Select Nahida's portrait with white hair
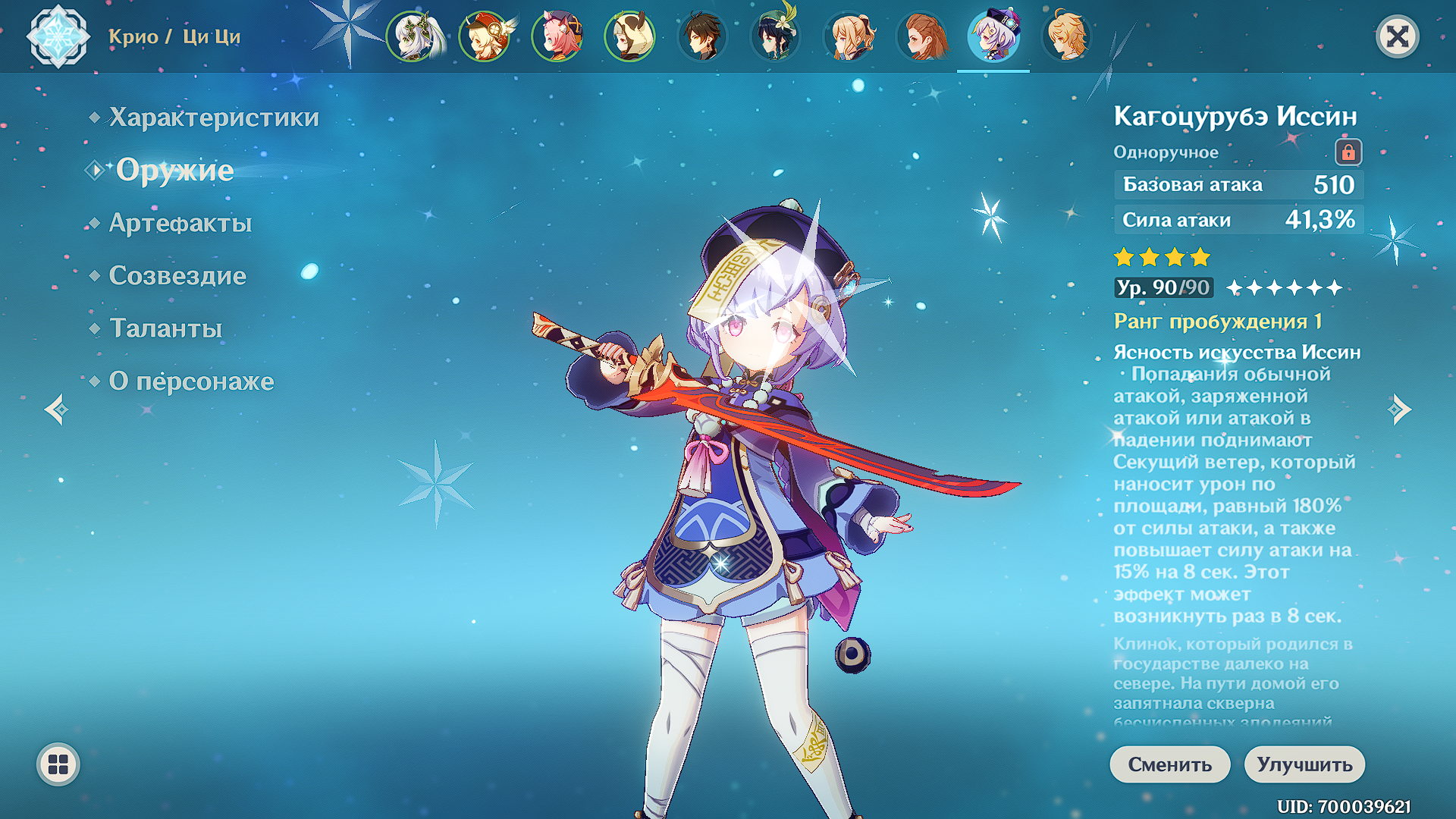Viewport: 1456px width, 819px height. pyautogui.click(x=413, y=36)
